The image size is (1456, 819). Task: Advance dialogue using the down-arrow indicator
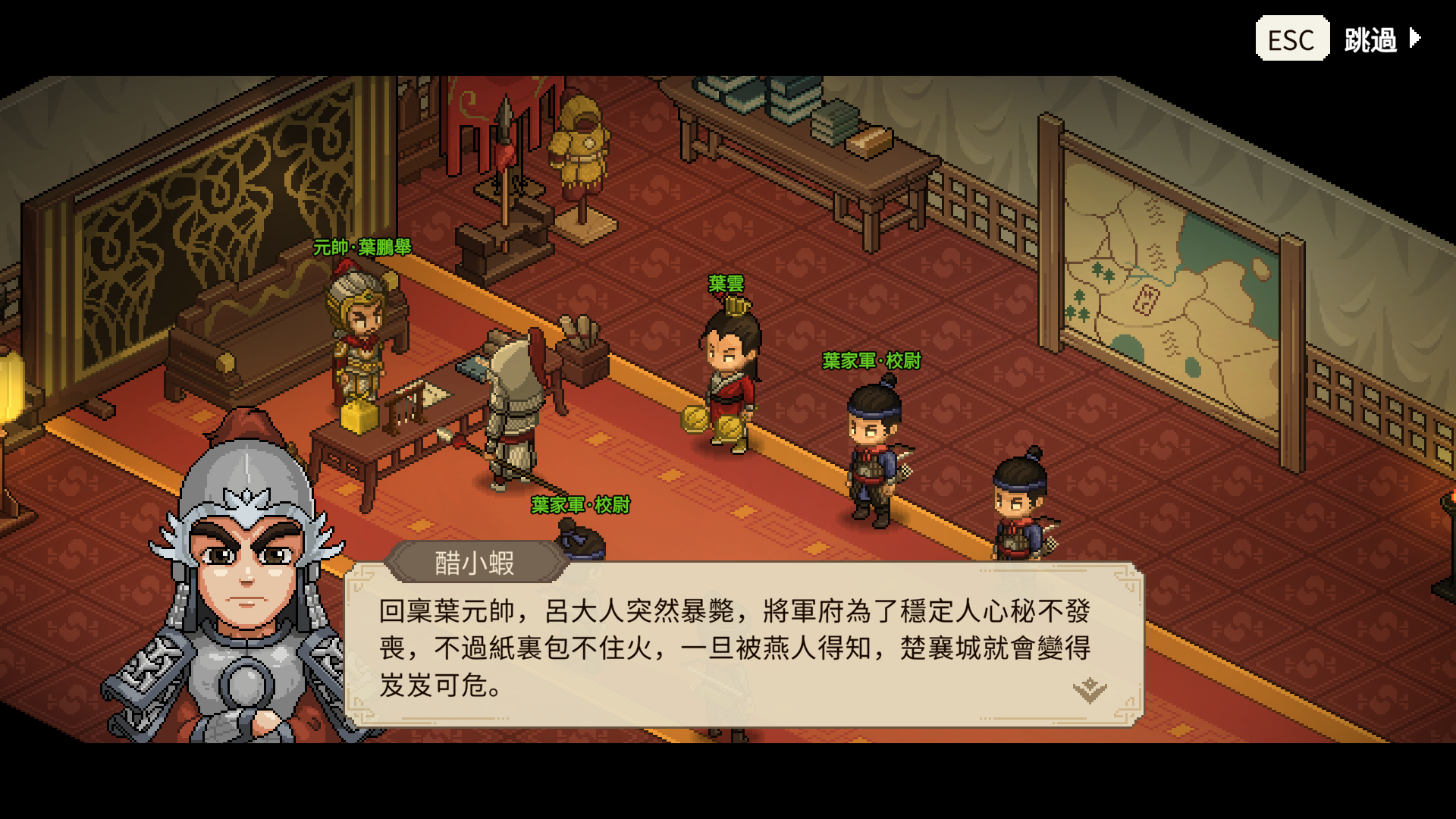pos(1089,690)
